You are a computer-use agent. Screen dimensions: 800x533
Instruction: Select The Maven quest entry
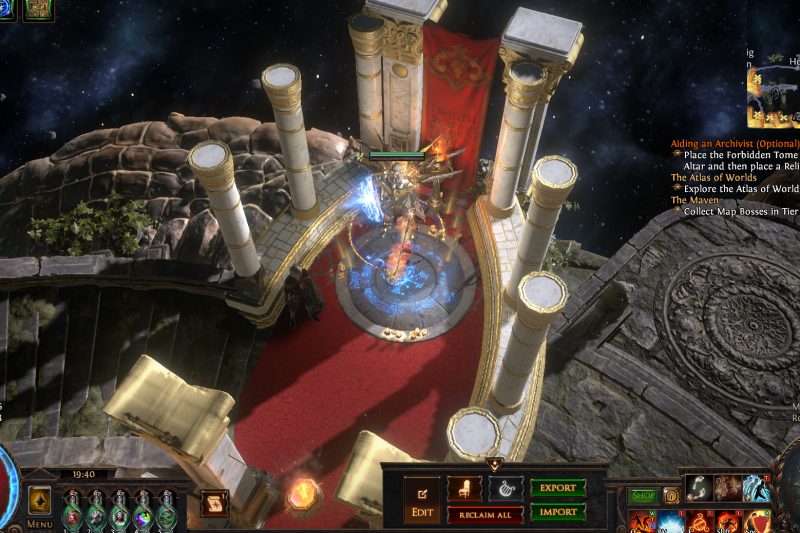point(696,200)
